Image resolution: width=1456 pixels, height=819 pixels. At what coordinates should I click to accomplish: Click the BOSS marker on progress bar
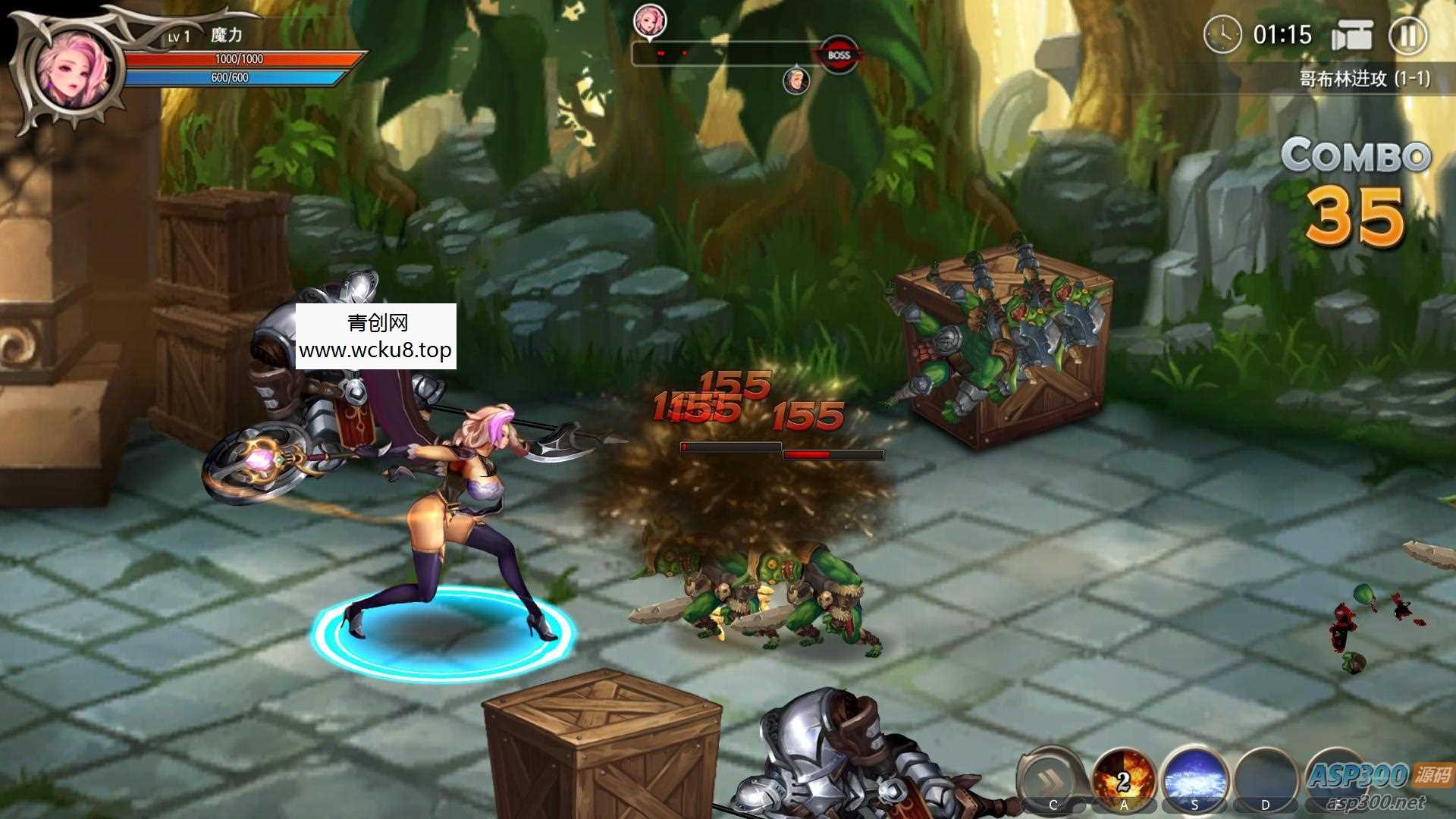[838, 55]
